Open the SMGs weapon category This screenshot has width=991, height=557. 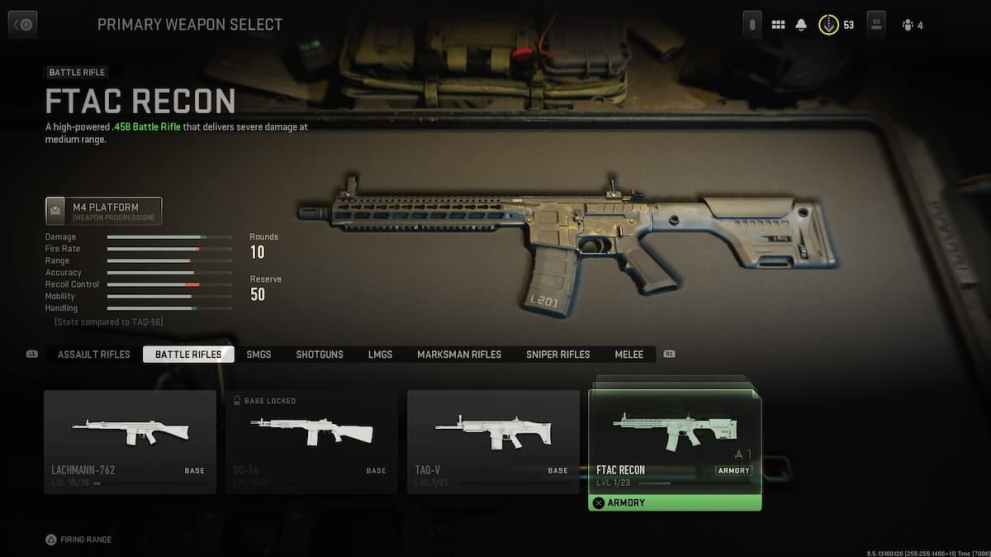click(x=258, y=355)
